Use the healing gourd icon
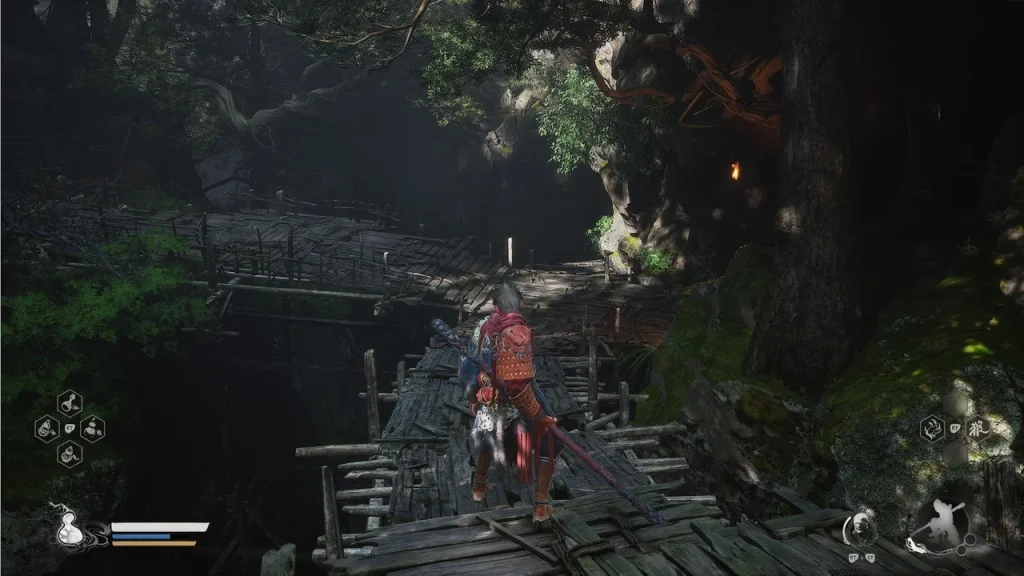 point(69,527)
